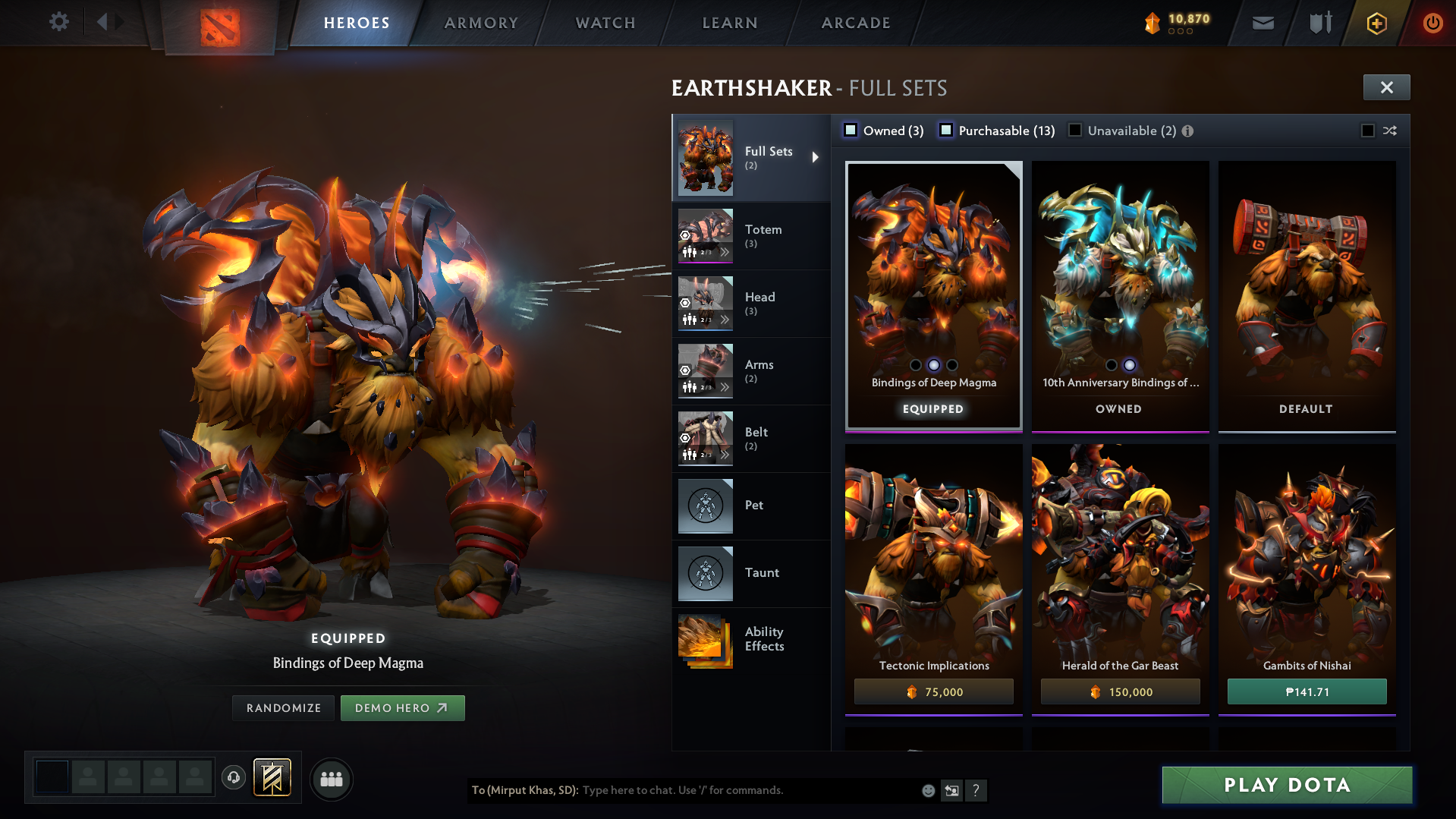Switch to the ARMORY tab
Screen dimensions: 1456x819
(x=481, y=23)
